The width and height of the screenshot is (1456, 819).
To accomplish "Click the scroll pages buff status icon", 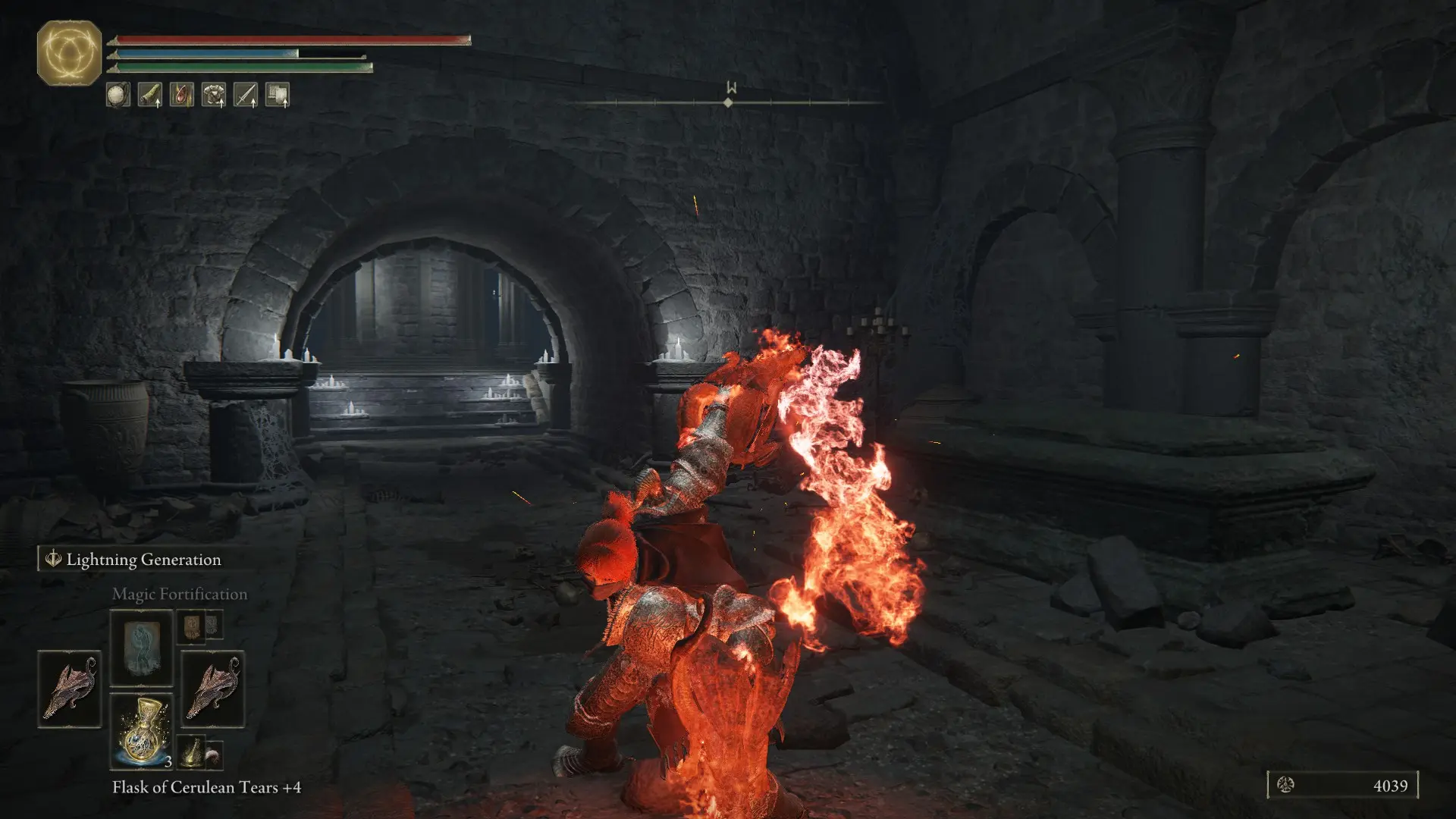I will 278,95.
